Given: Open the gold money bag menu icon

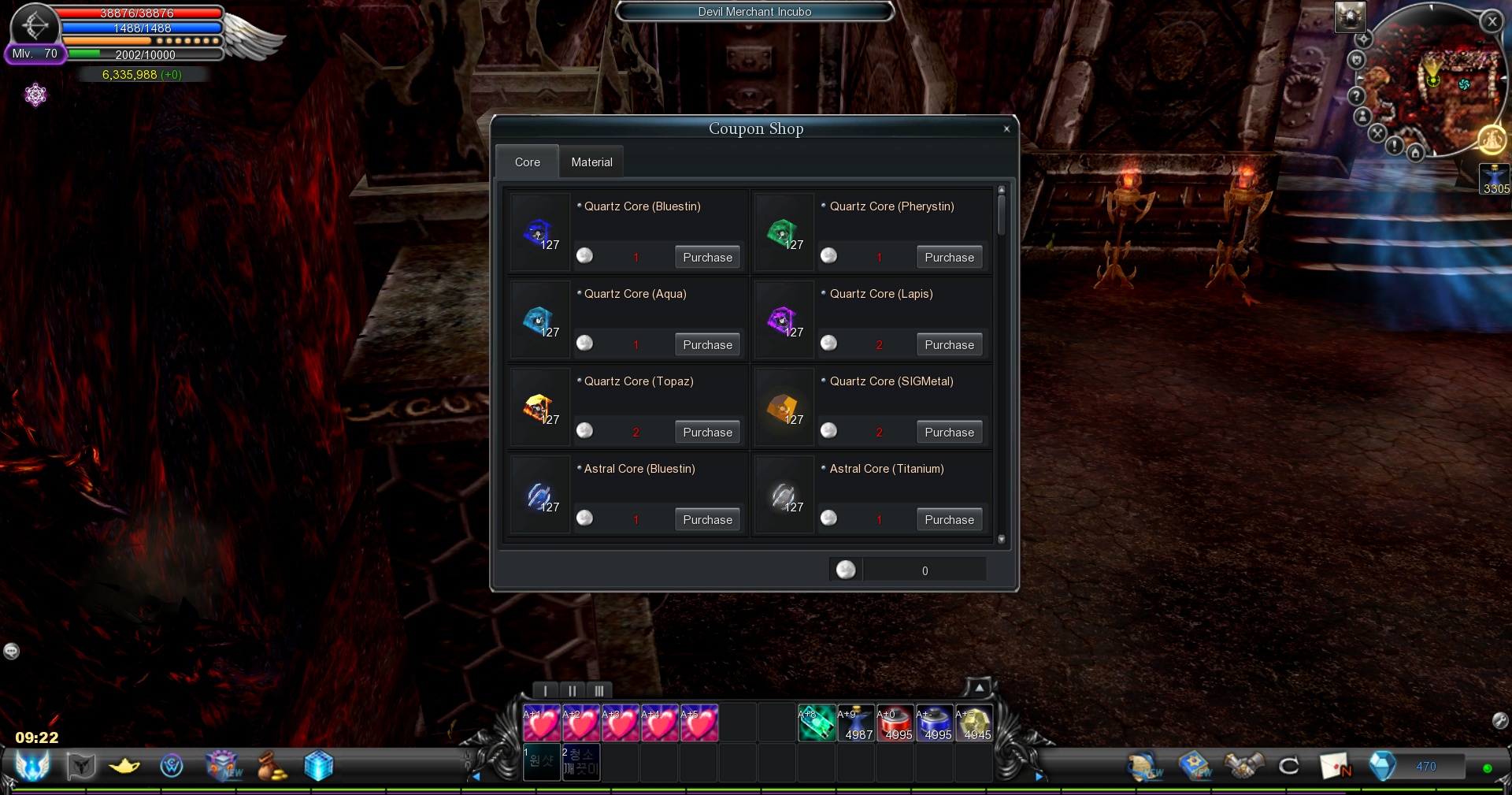Looking at the screenshot, I should [x=272, y=765].
